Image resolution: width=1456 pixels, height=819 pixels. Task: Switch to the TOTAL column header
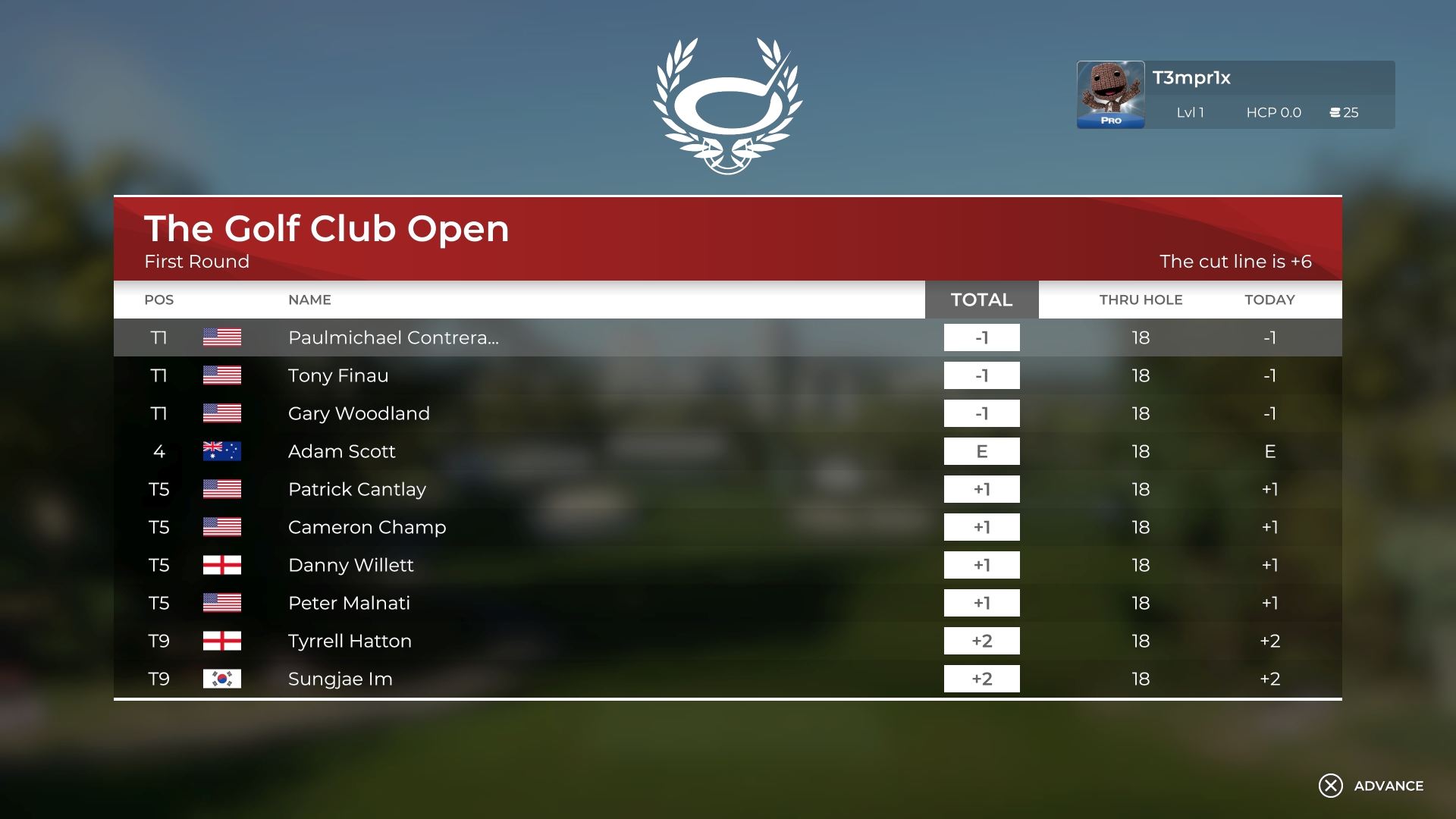pyautogui.click(x=981, y=300)
